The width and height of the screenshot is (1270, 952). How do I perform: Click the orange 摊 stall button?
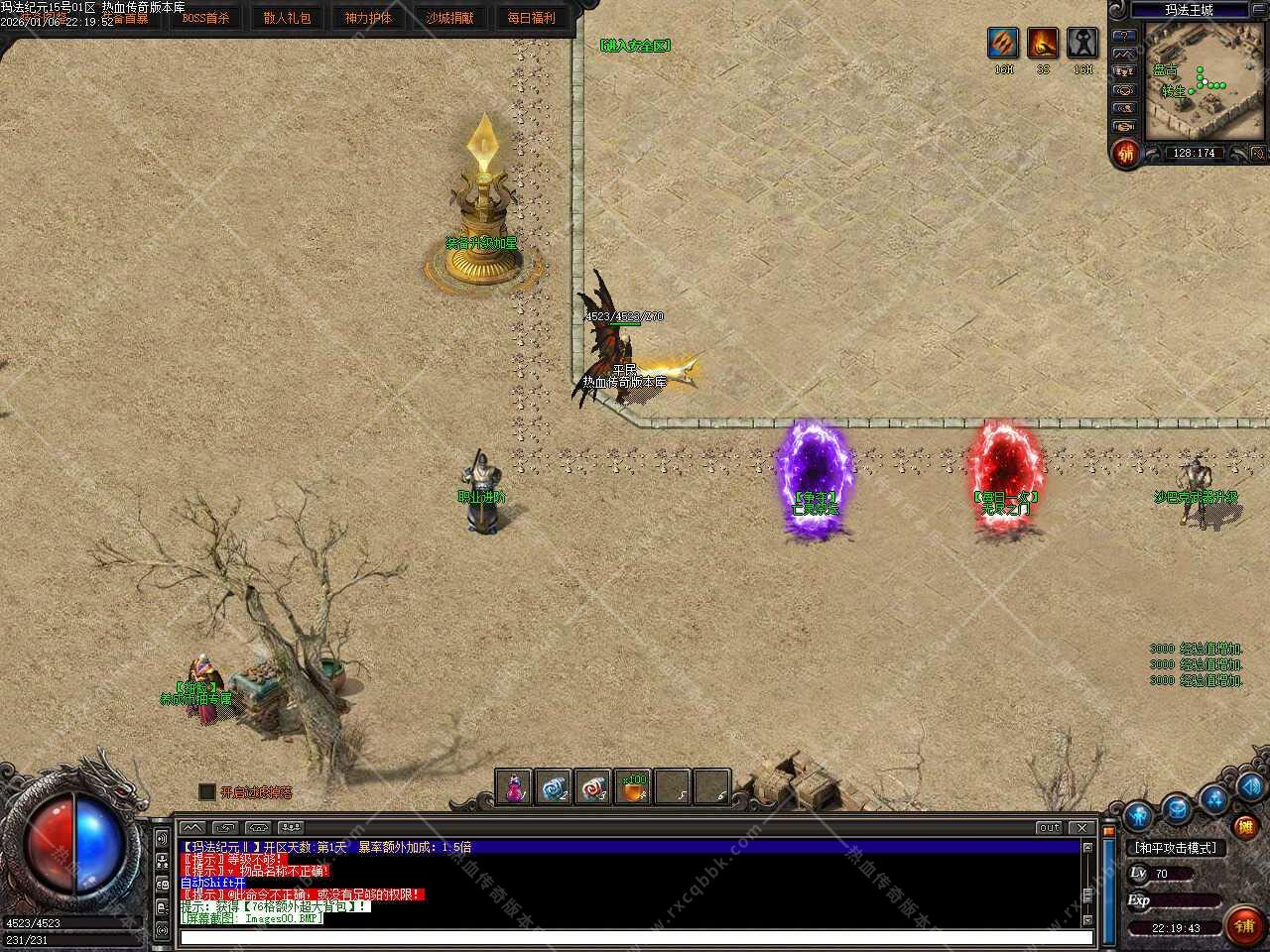(x=1244, y=825)
